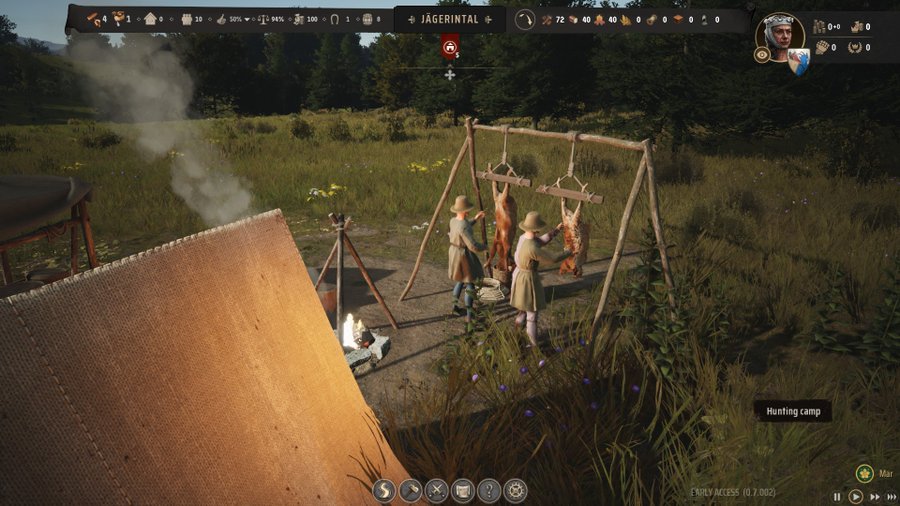
Task: Click the red settlement marker badge
Action: [450, 46]
